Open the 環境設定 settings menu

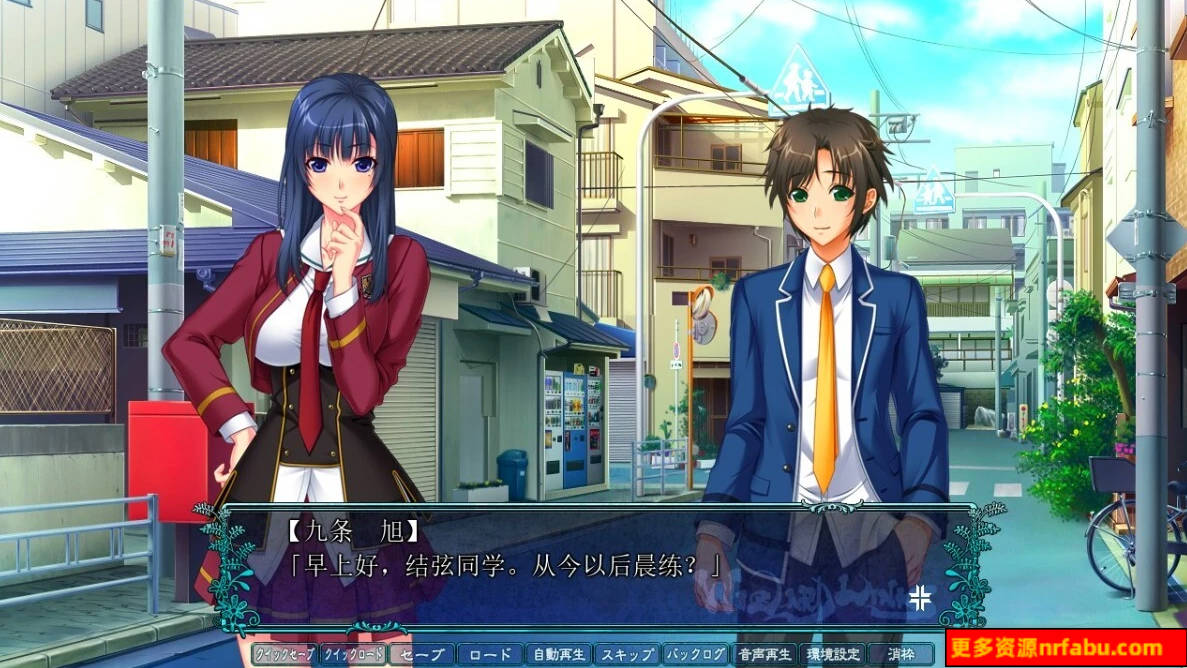click(833, 655)
